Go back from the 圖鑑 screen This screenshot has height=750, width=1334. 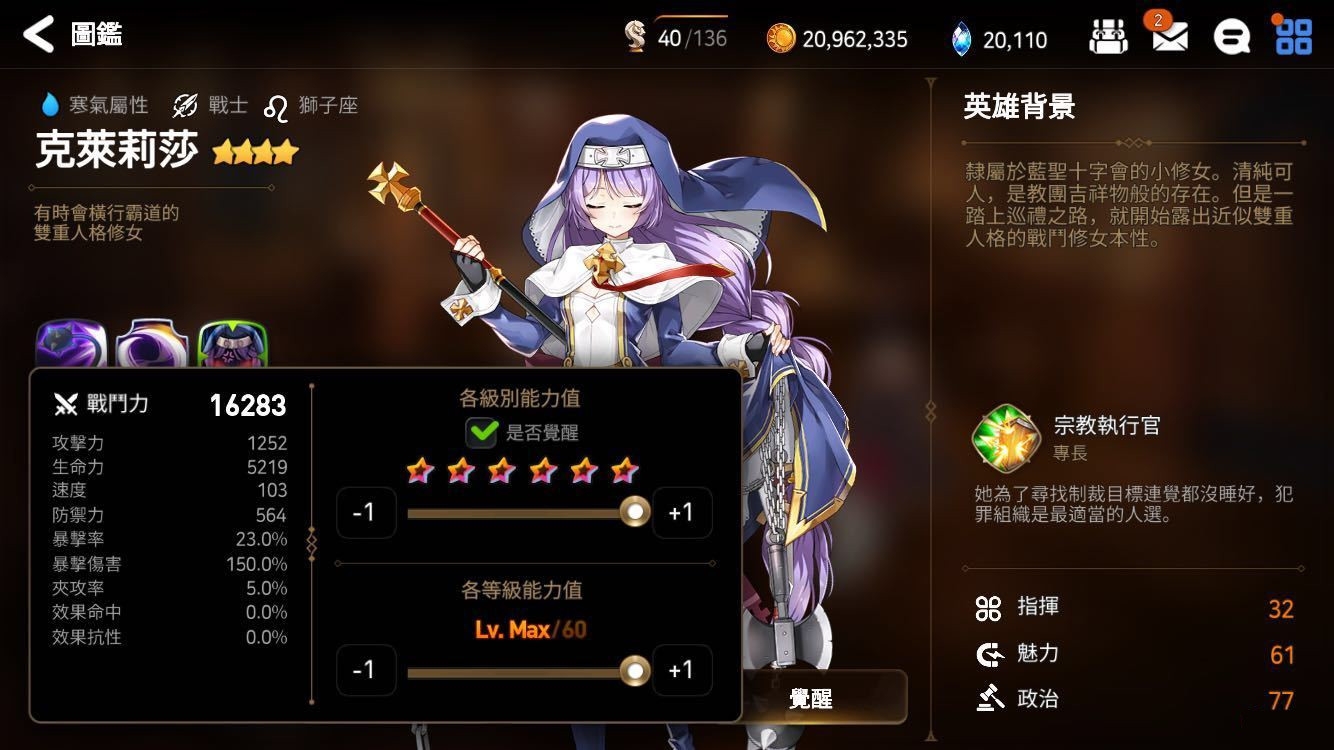coord(38,34)
